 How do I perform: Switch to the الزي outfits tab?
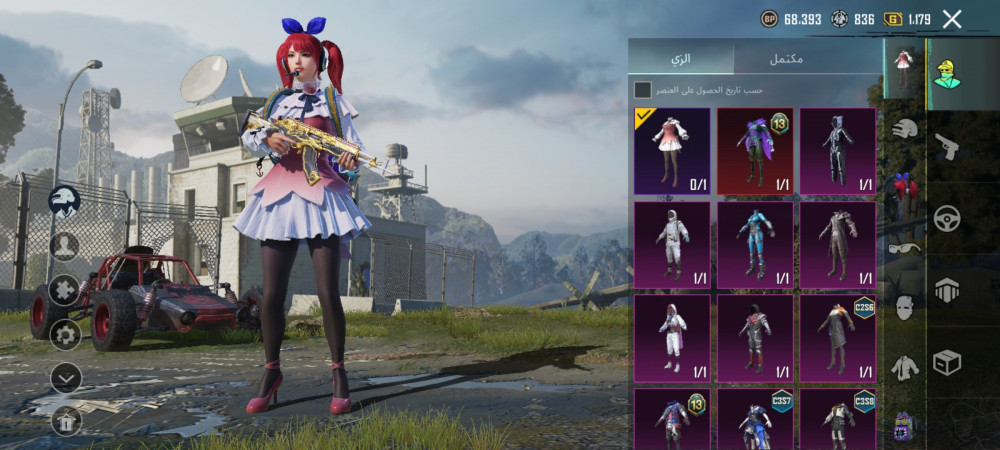[681, 58]
